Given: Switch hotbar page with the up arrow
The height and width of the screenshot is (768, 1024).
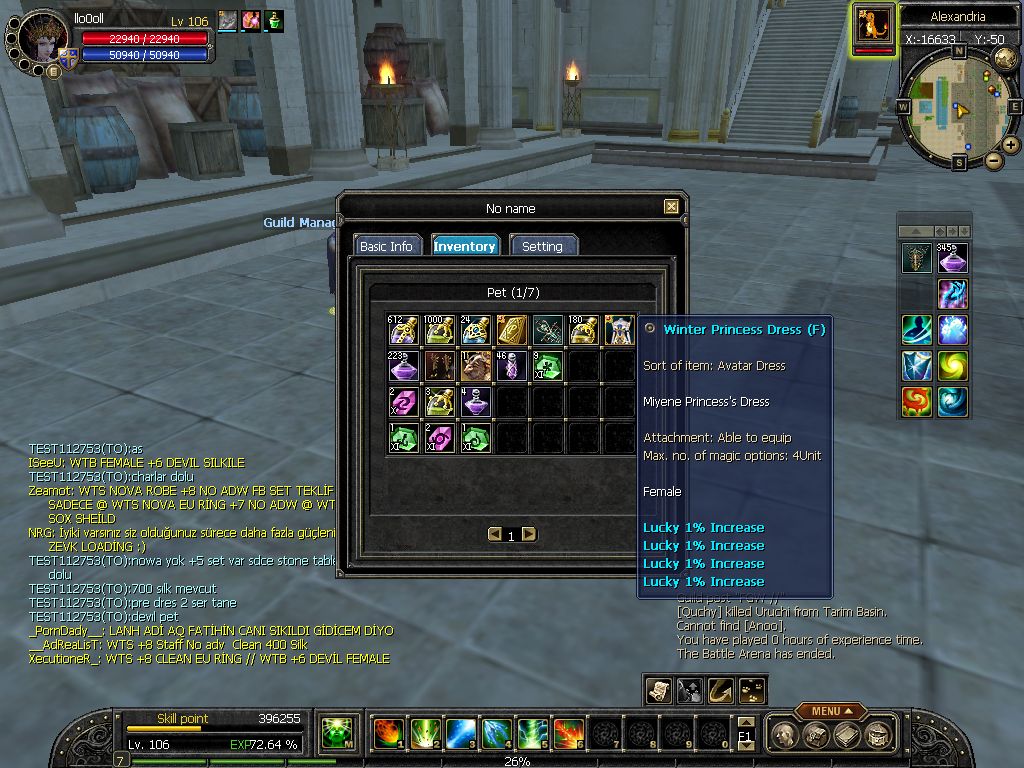Looking at the screenshot, I should pos(745,722).
